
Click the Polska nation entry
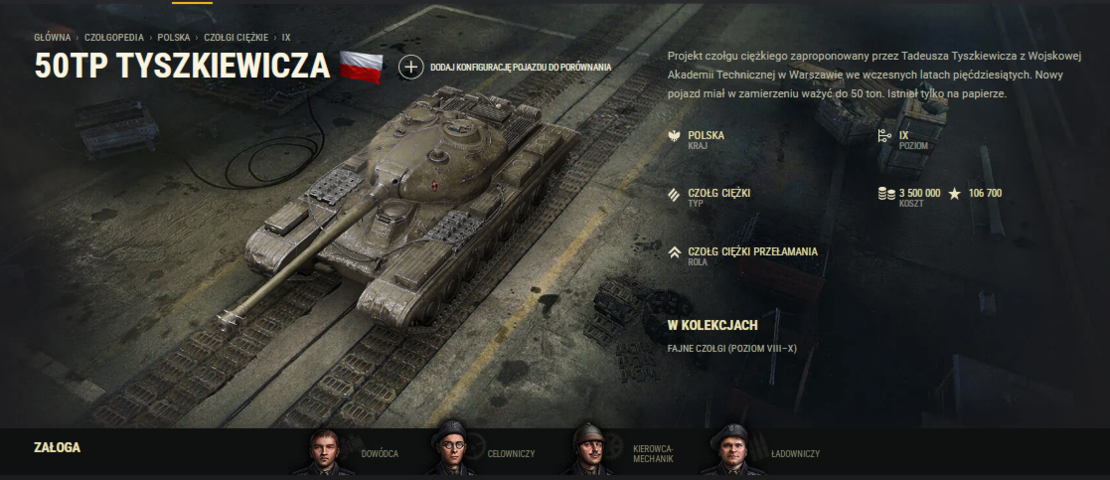tap(705, 135)
